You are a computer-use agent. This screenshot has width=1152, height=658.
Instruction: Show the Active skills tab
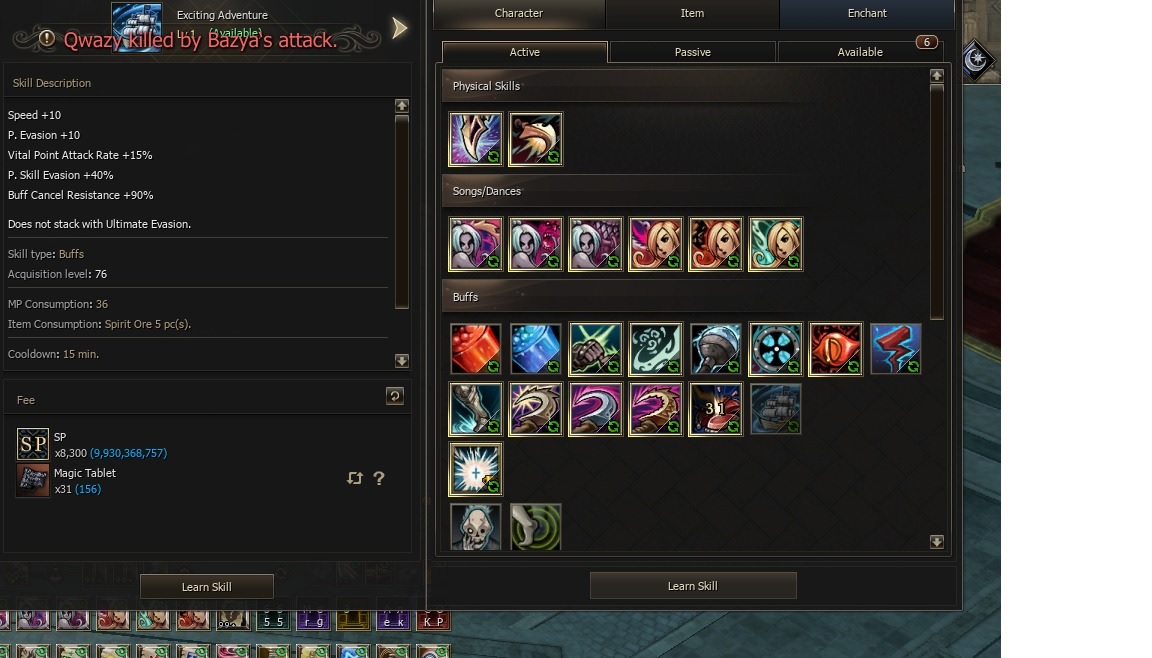pos(525,52)
